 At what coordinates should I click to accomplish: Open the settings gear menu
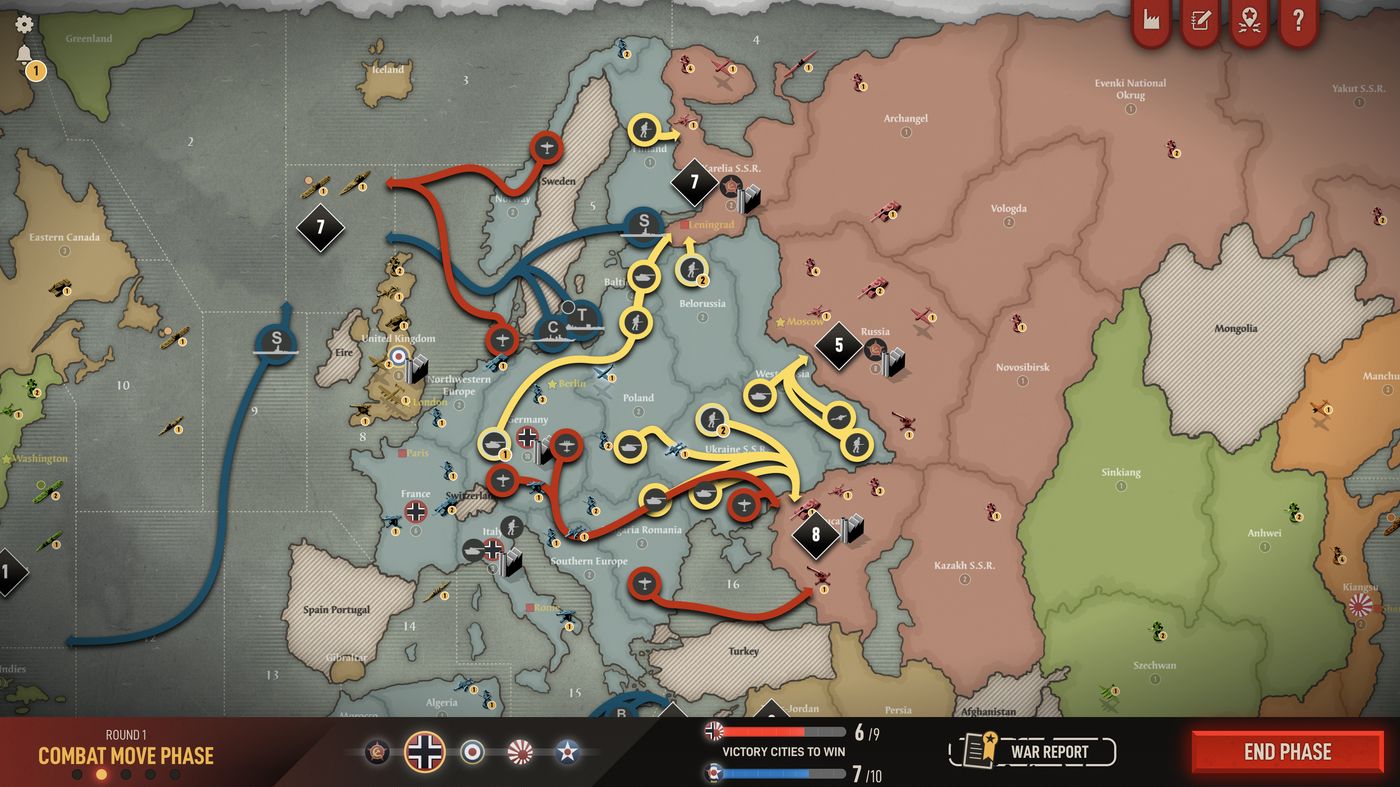tap(22, 22)
